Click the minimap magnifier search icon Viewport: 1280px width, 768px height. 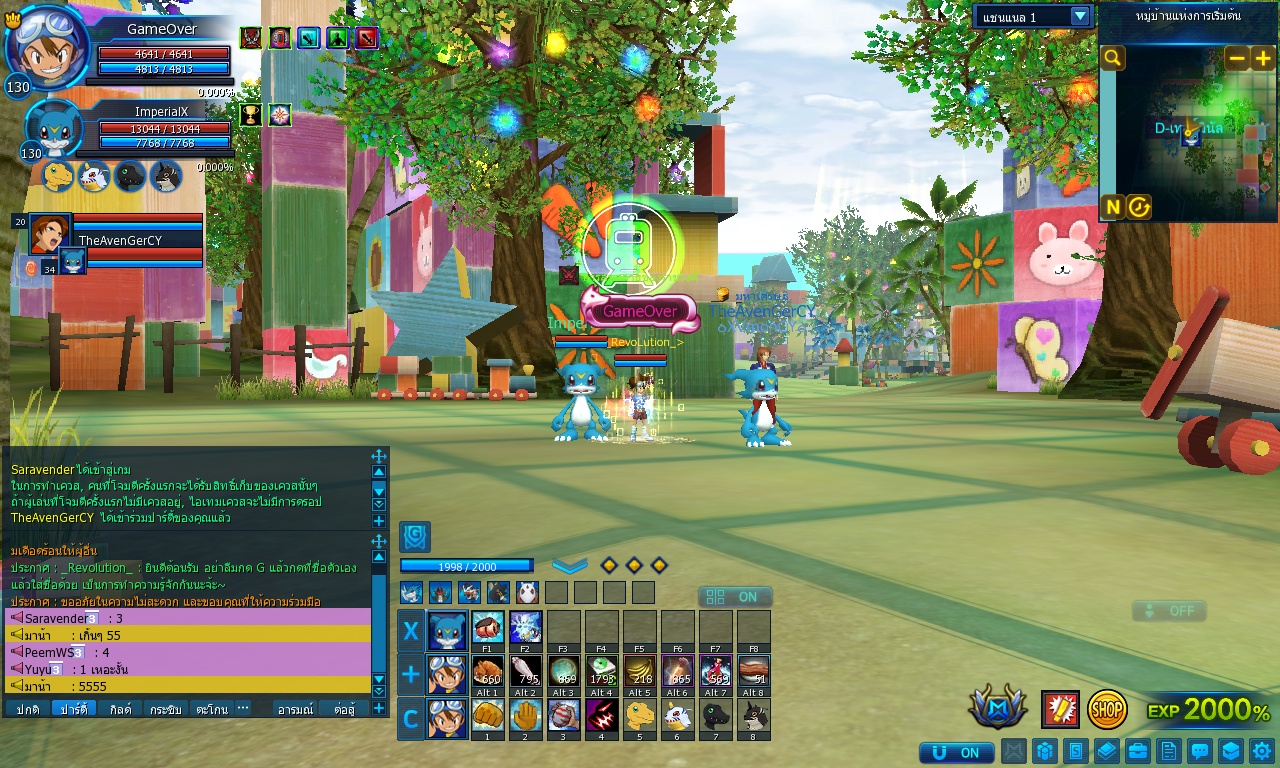1112,58
